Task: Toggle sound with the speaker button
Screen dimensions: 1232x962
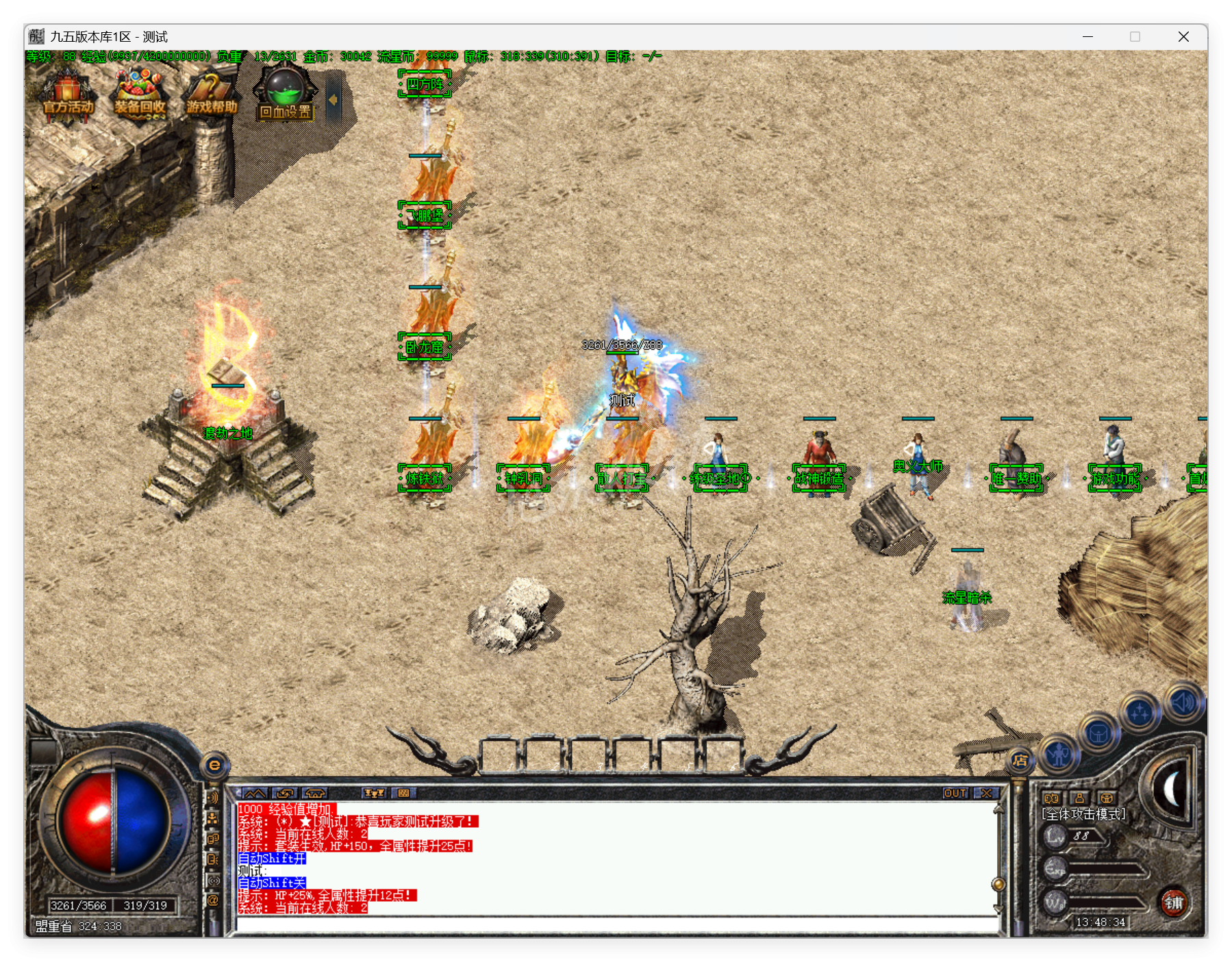Action: pos(1183,702)
